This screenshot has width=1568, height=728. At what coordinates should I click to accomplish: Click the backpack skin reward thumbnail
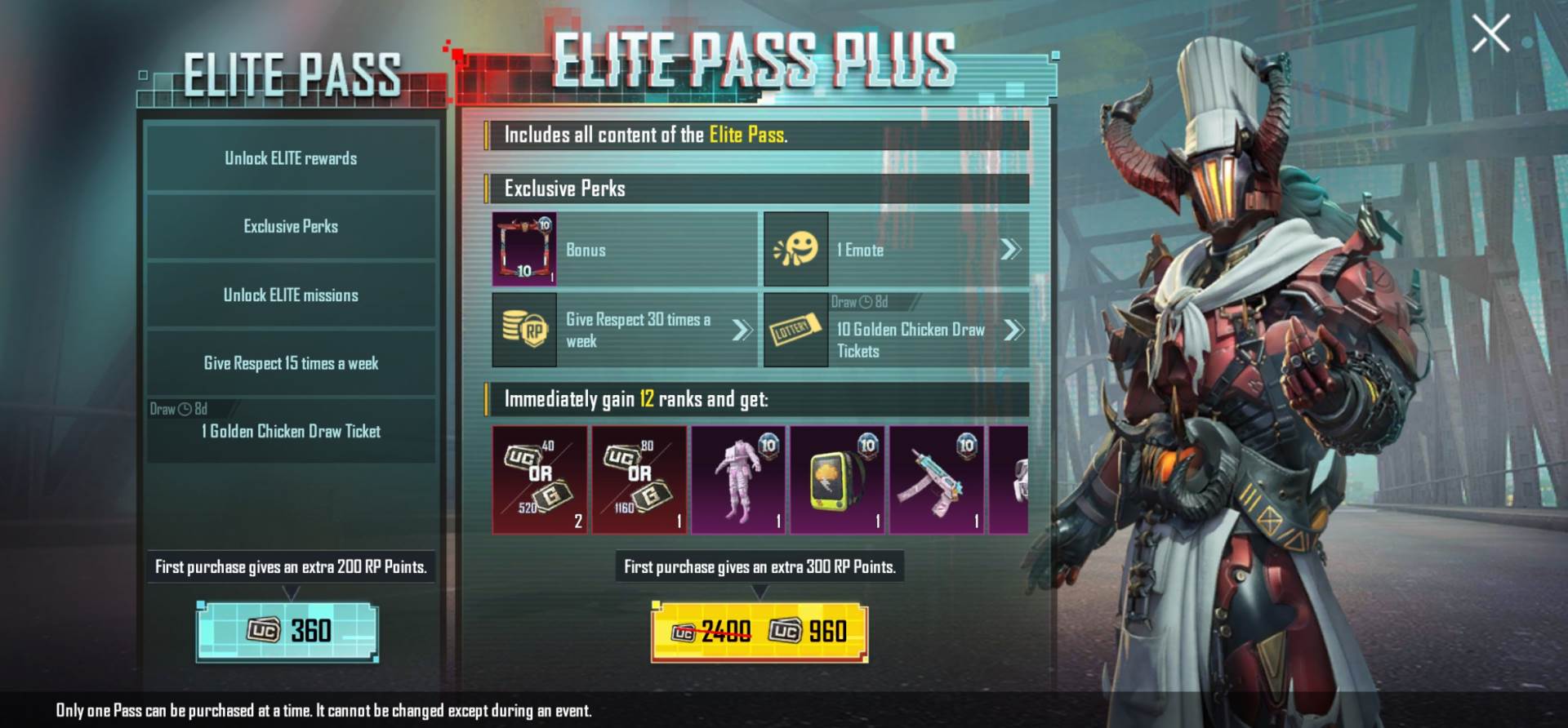coord(835,479)
